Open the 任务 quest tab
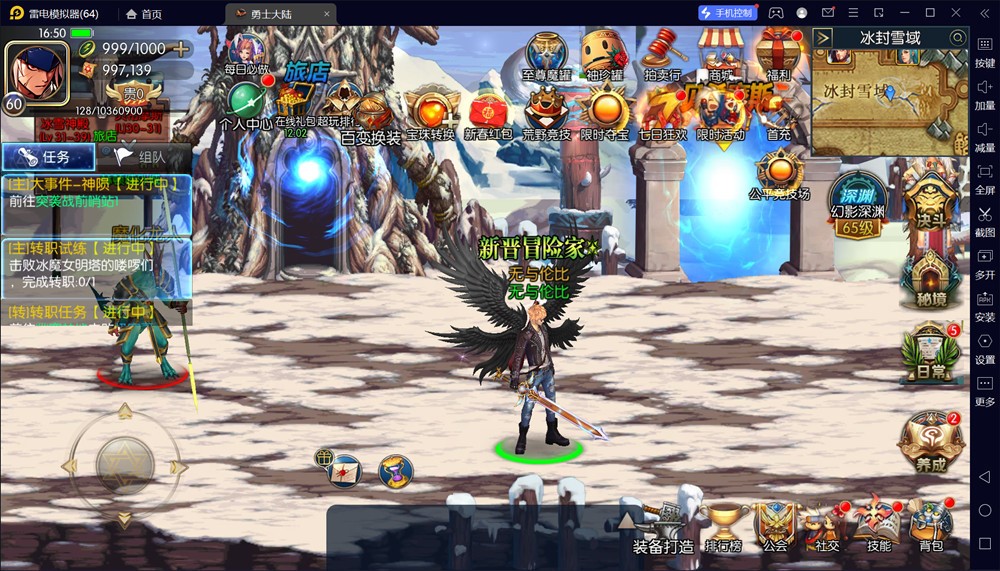Image resolution: width=1000 pixels, height=571 pixels. 48,157
